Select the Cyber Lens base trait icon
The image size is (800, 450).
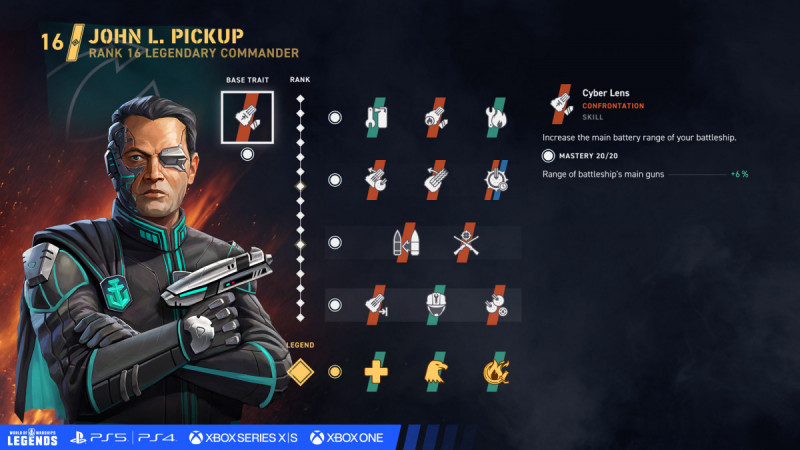pyautogui.click(x=247, y=117)
